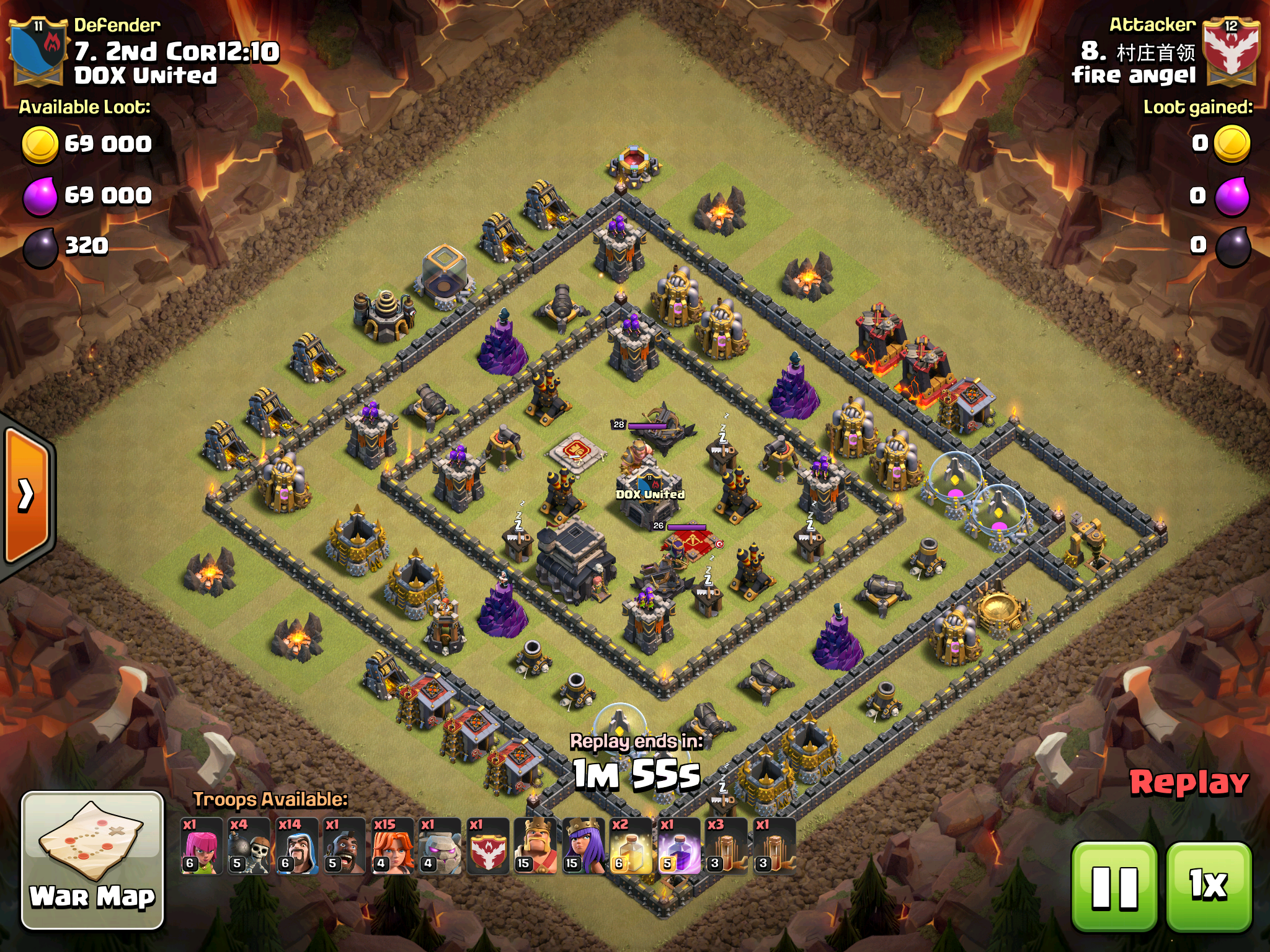Screen dimensions: 1270x952
Task: Choose the Wall Breaker troop slot
Action: tap(249, 846)
